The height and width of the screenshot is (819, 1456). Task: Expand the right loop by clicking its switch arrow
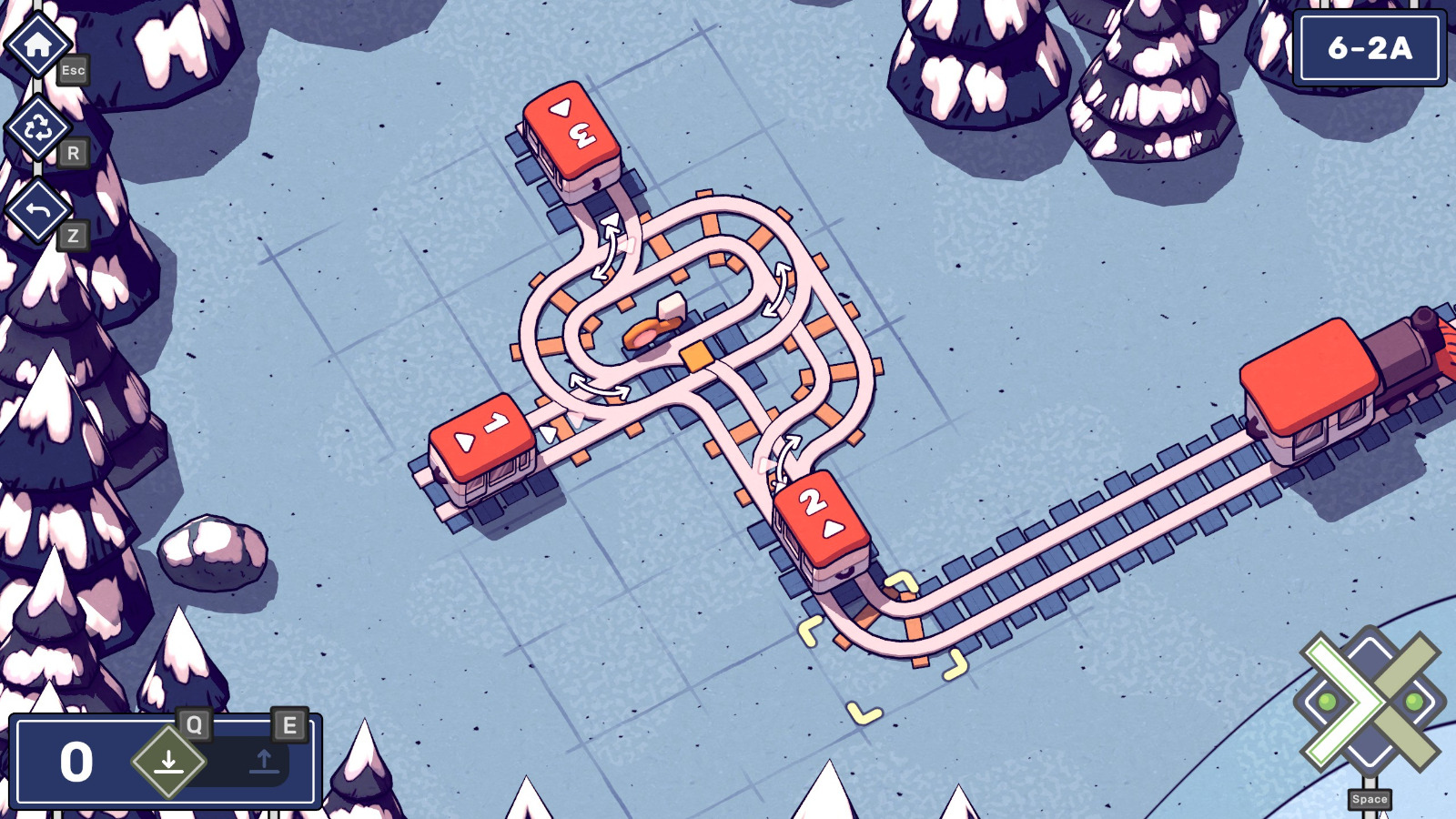coord(778,289)
